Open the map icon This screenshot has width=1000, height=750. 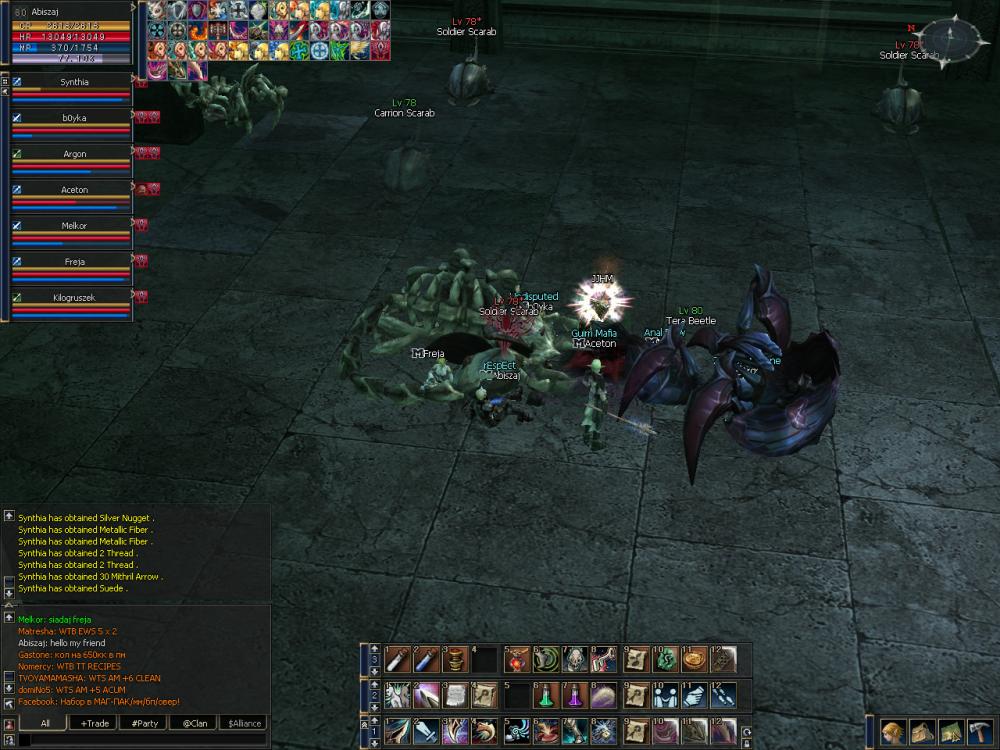click(x=950, y=731)
